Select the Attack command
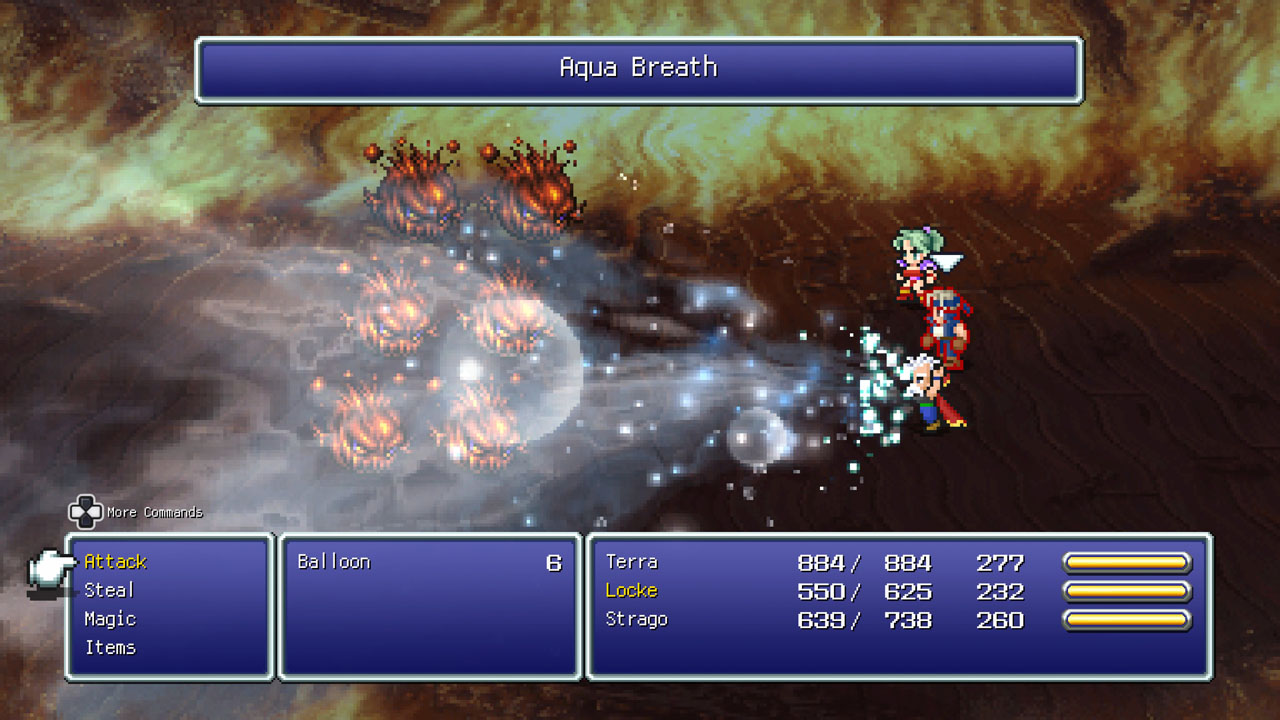Screen dimensions: 1280x720 (115, 562)
